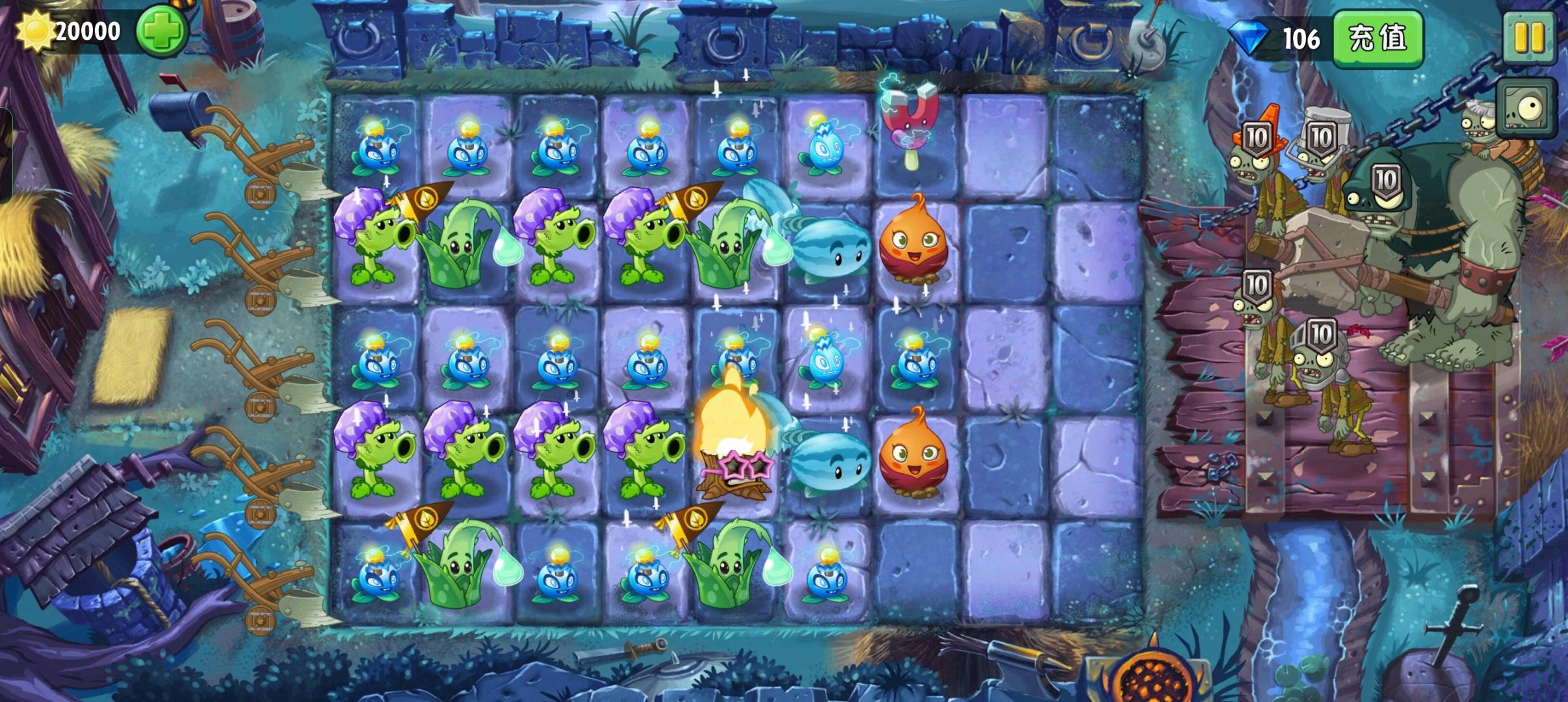Click the blue diamond gem icon

click(x=1247, y=37)
